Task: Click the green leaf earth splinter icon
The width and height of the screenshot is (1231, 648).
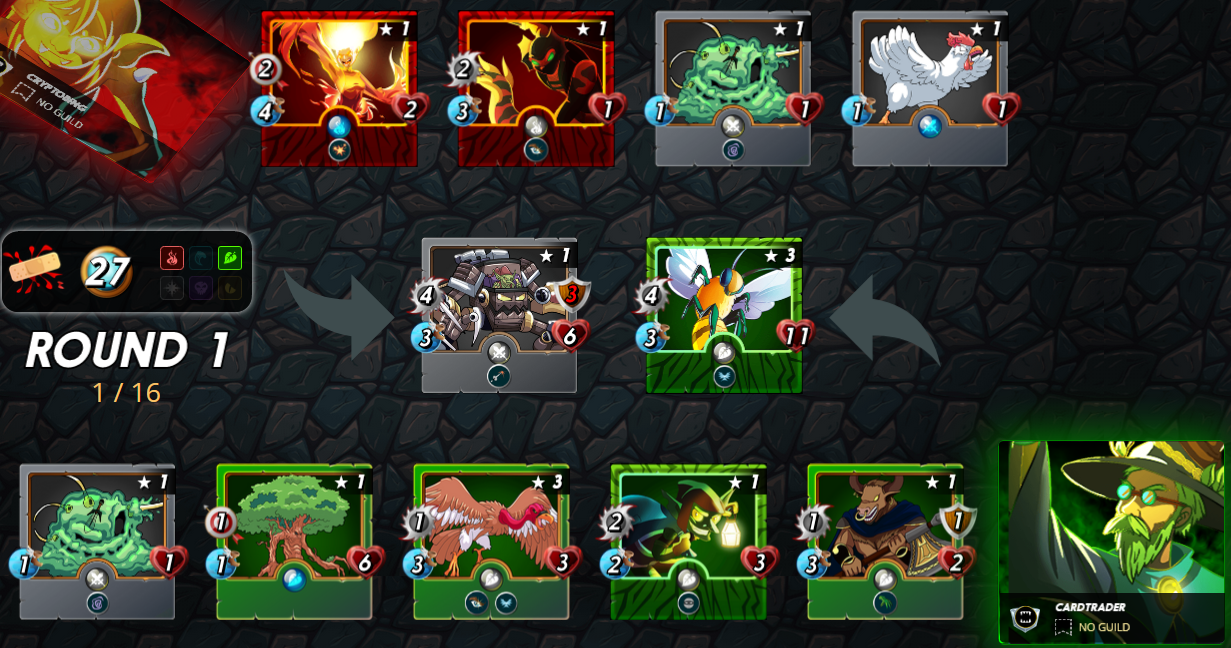Action: coord(230,258)
